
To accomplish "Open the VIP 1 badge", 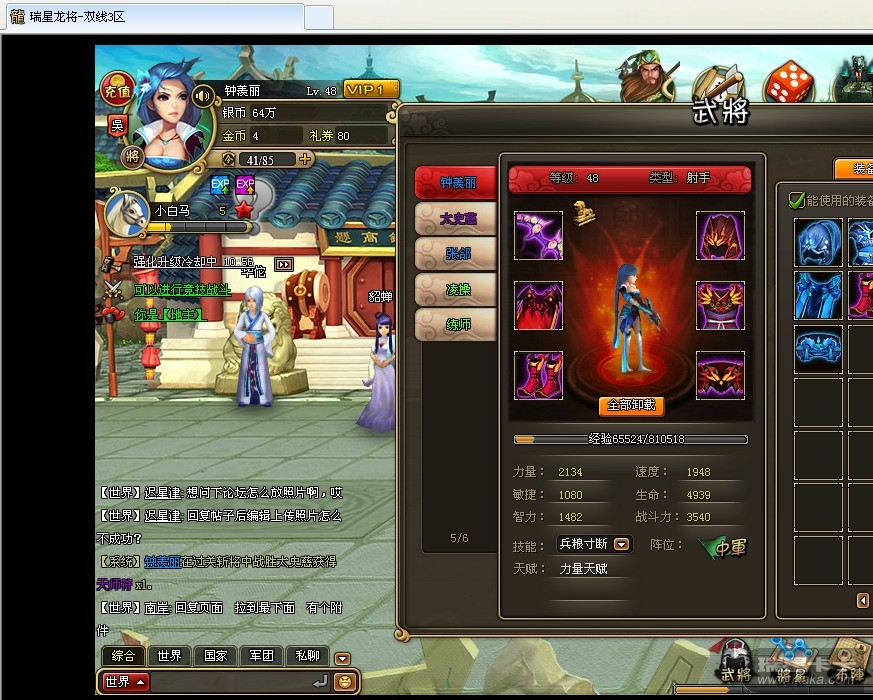I will pyautogui.click(x=371, y=89).
